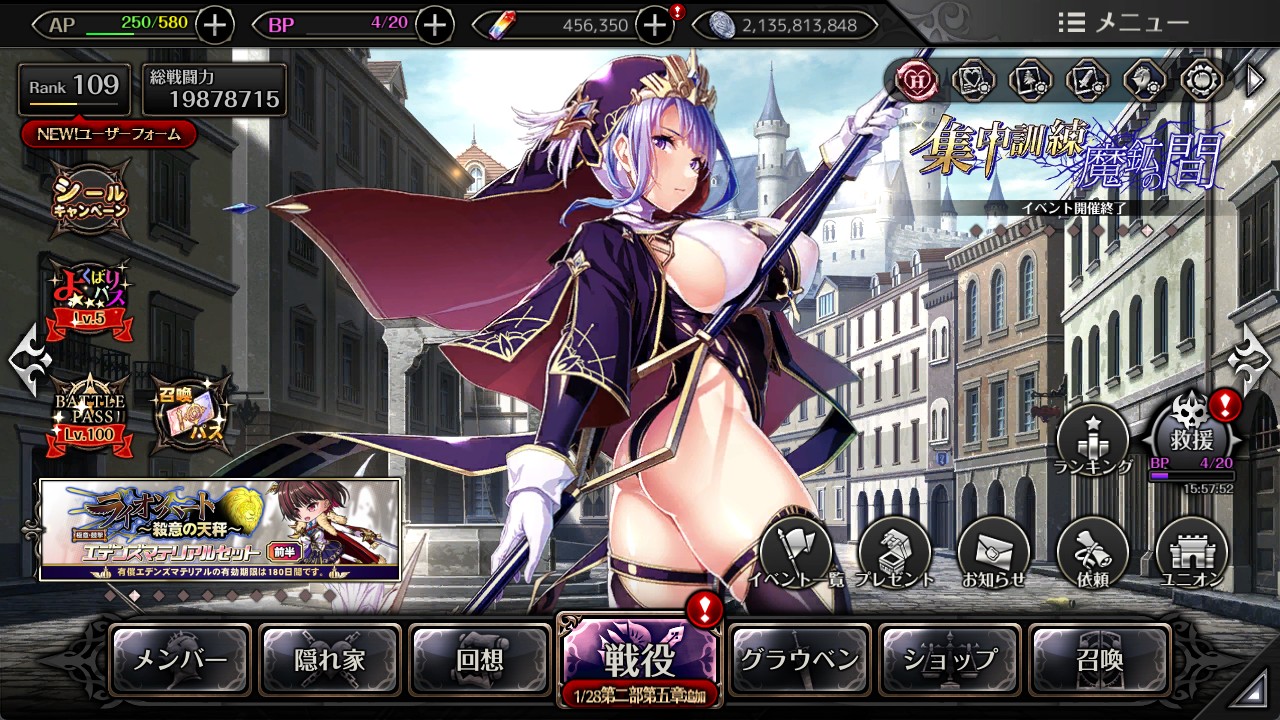Add AP with the plus button
1280x720 pixels.
(x=215, y=25)
